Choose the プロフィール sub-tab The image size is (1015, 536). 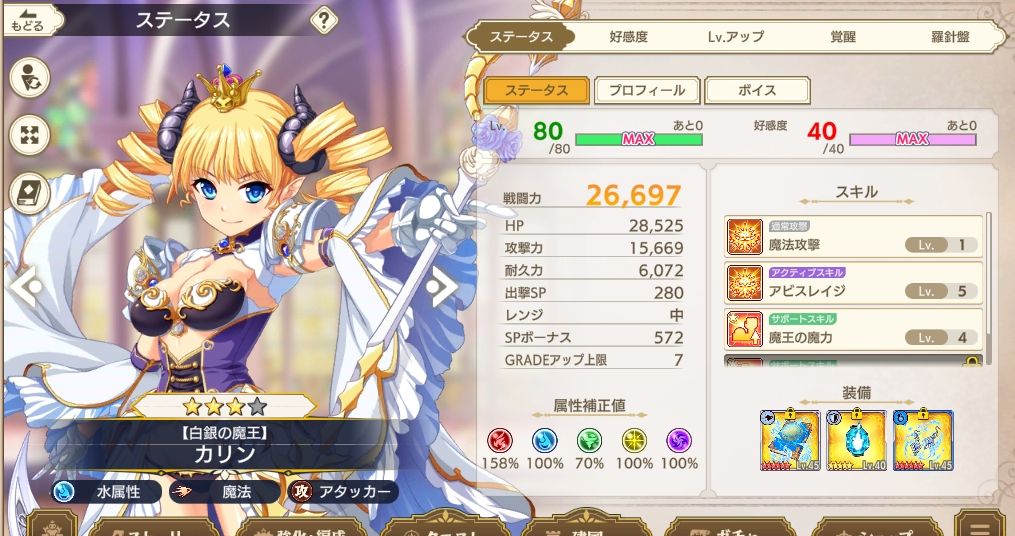click(646, 90)
